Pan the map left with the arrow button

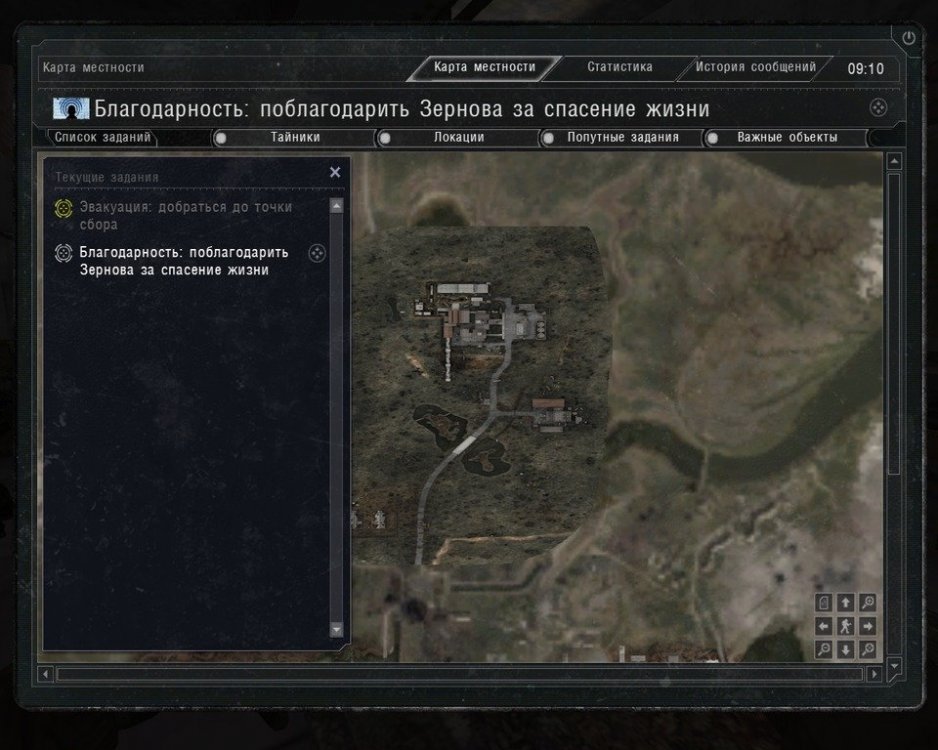[824, 627]
